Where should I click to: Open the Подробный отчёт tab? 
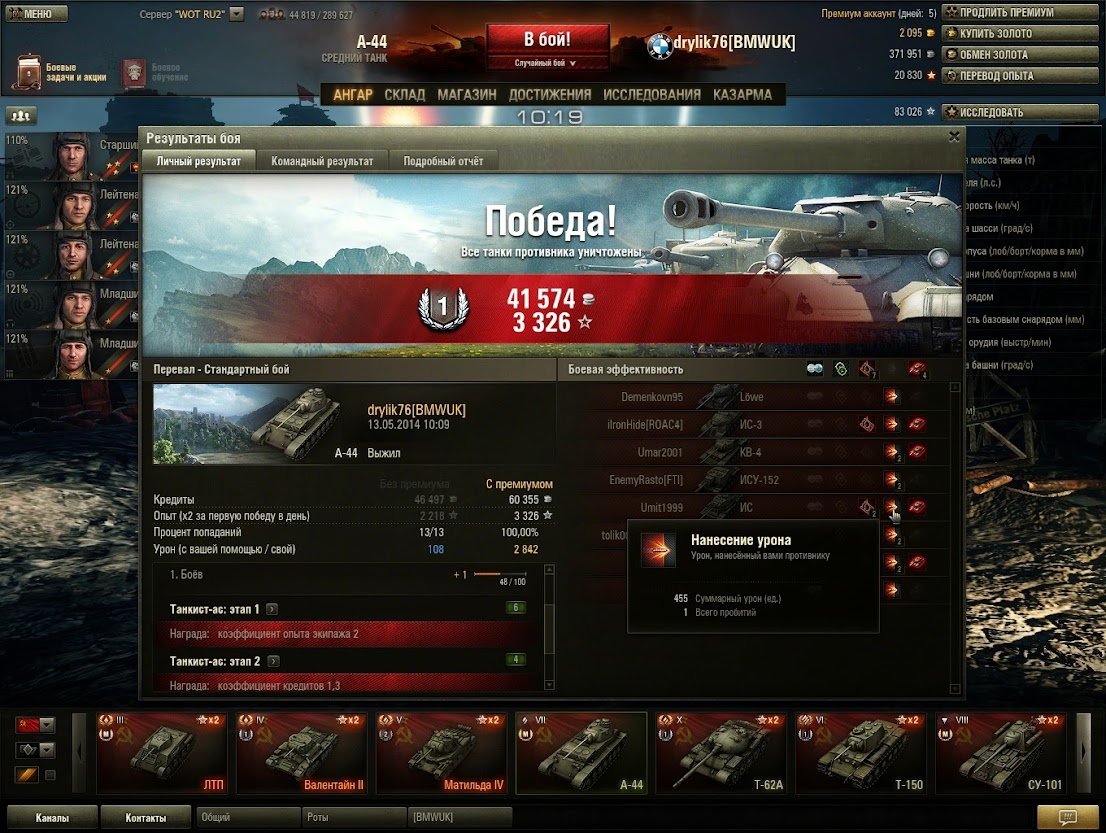pos(443,161)
